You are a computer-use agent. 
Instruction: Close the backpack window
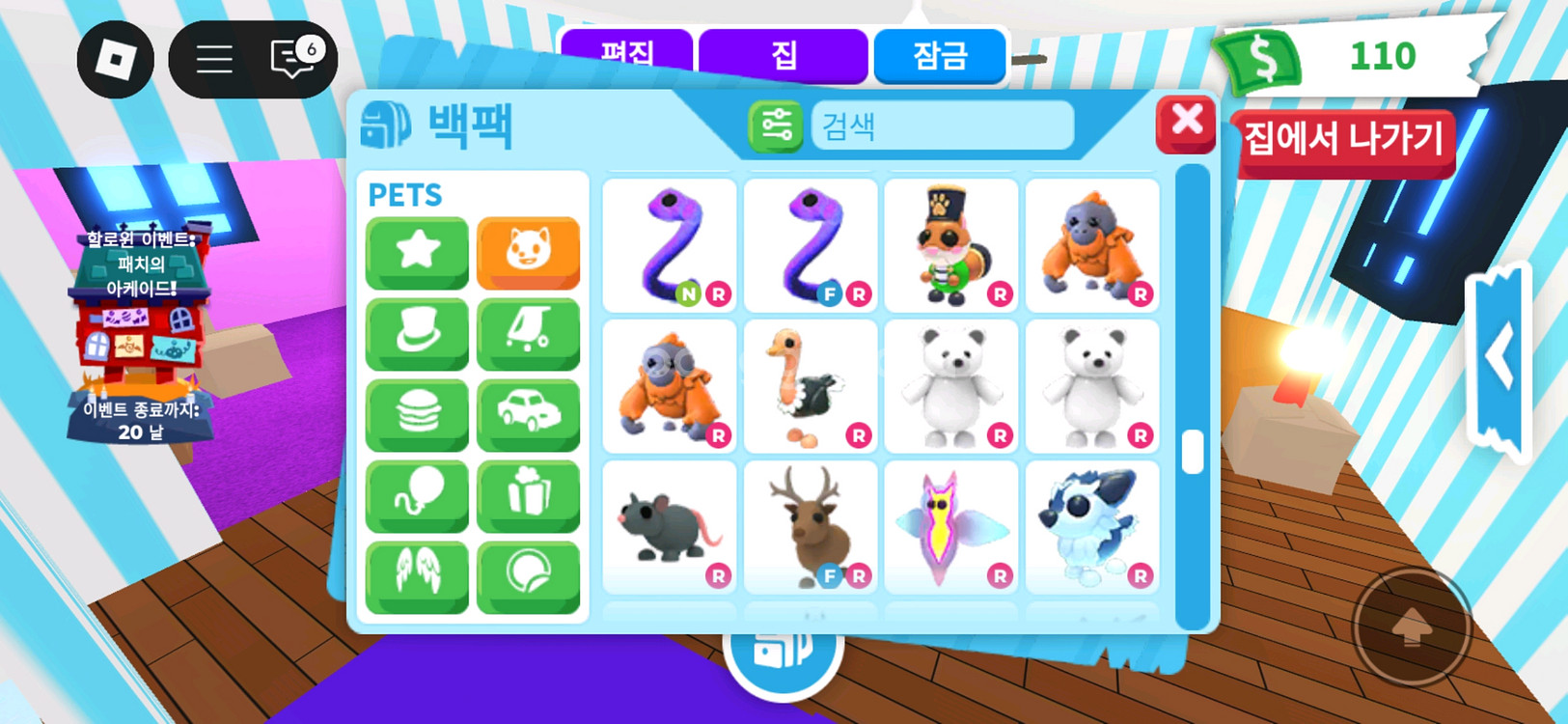pos(1186,123)
